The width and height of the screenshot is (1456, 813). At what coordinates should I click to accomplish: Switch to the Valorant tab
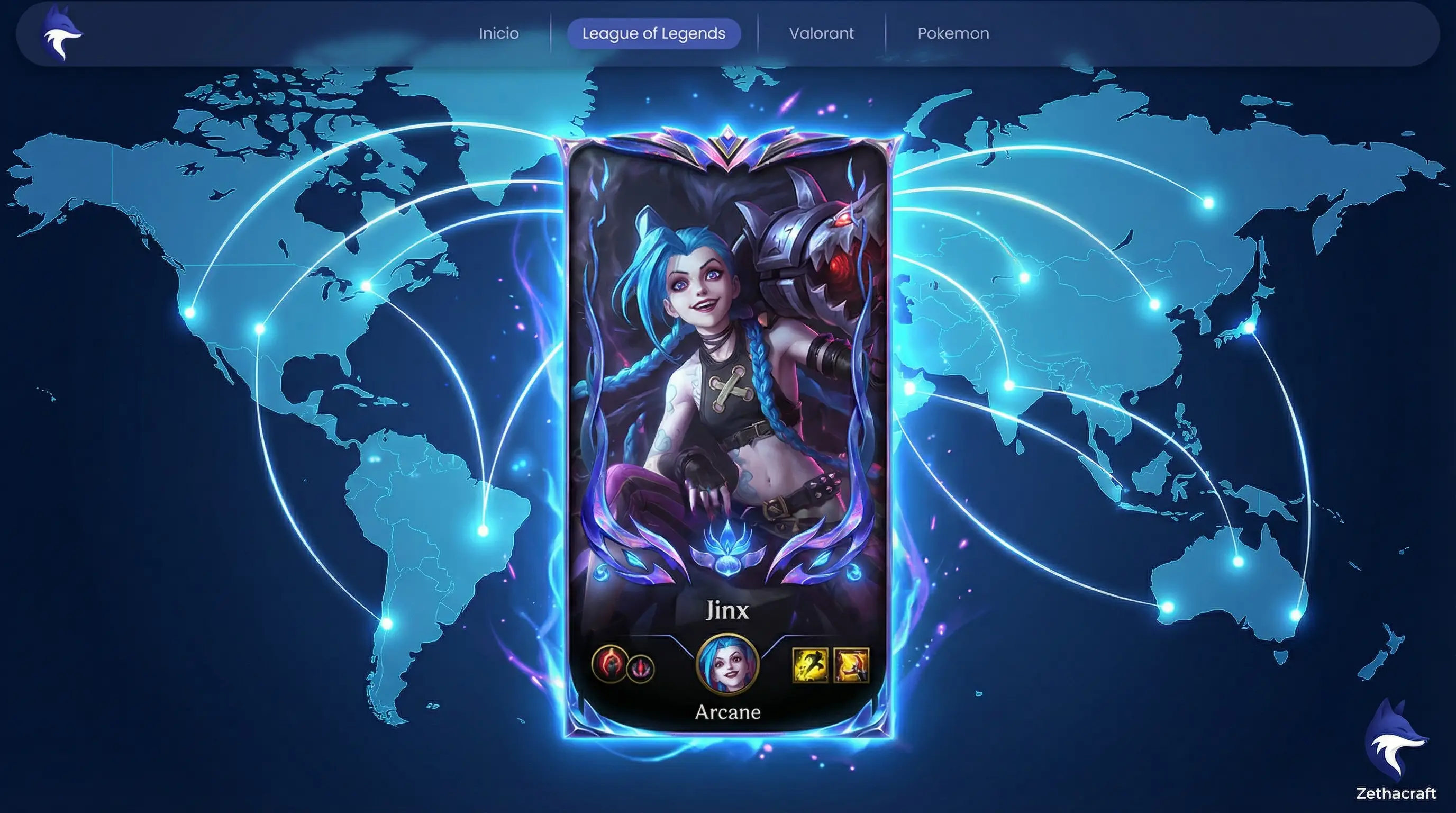pos(821,33)
